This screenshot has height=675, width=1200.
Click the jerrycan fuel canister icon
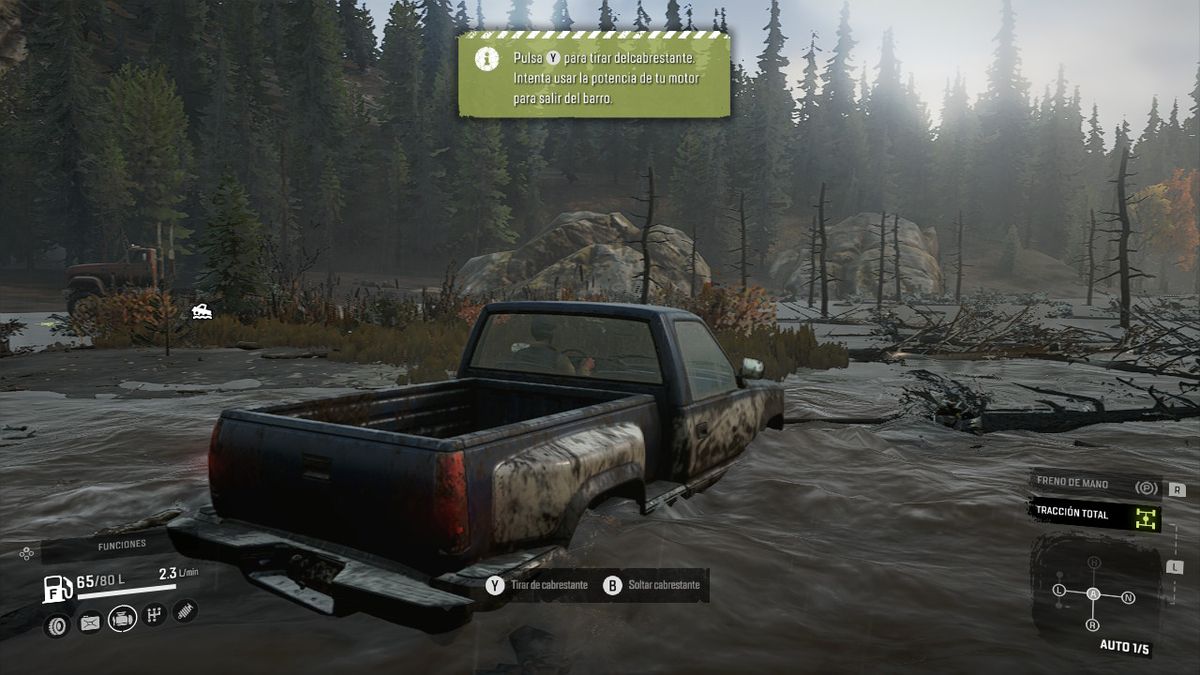90,624
